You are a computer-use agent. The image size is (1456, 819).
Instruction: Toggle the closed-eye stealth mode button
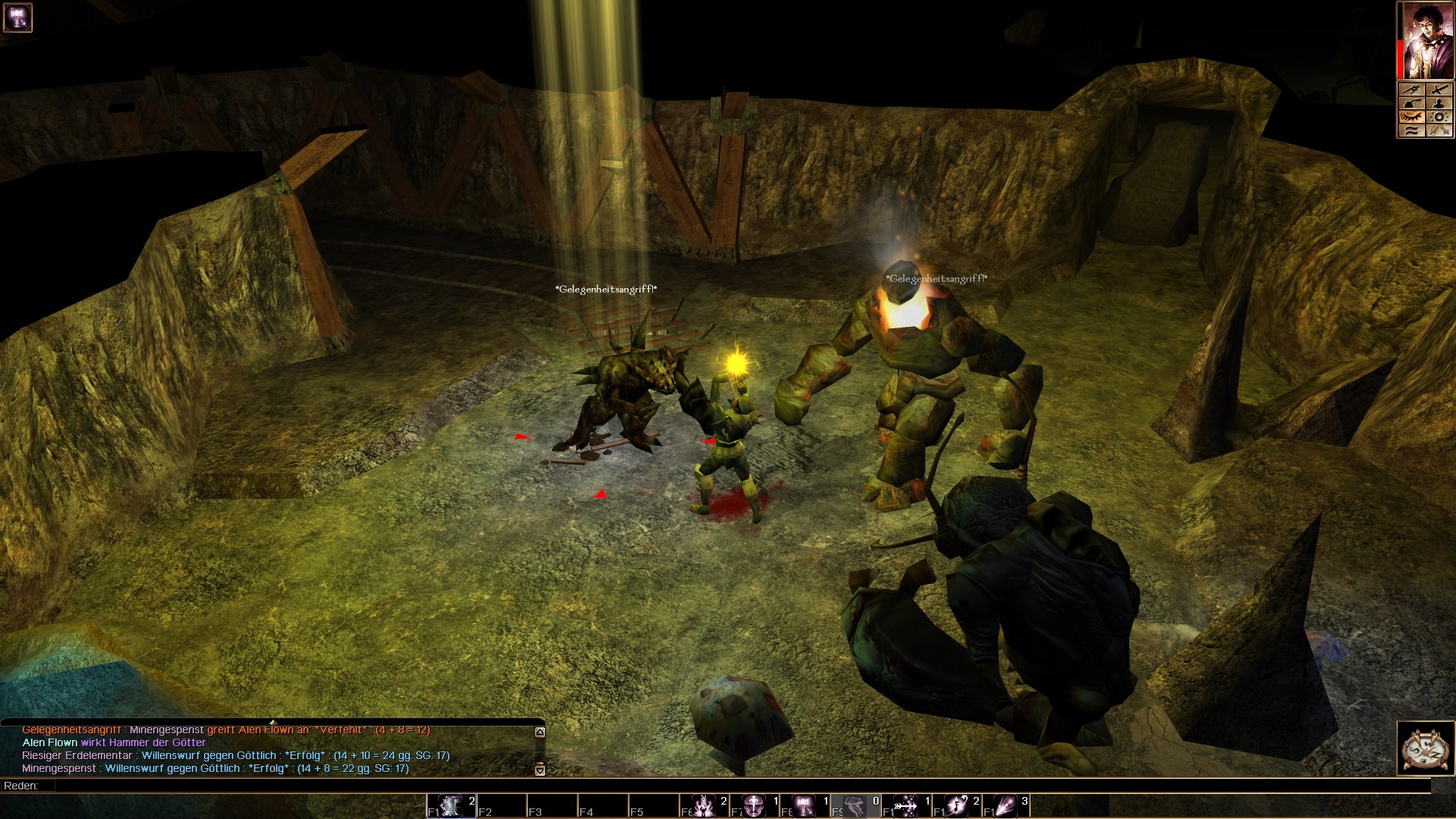[x=1411, y=117]
